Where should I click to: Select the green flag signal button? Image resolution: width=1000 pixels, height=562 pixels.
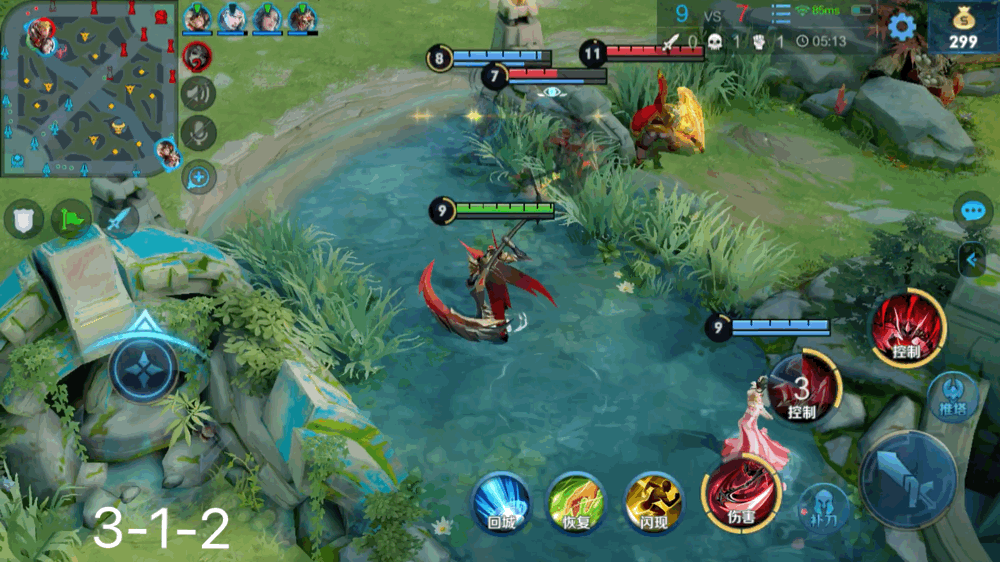tap(70, 218)
